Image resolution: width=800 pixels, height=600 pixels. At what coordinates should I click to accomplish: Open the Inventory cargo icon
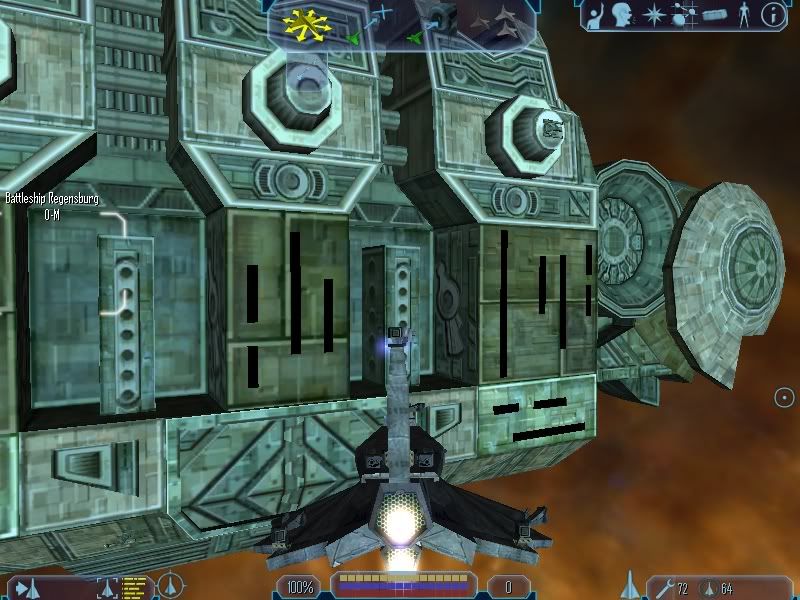coord(715,14)
